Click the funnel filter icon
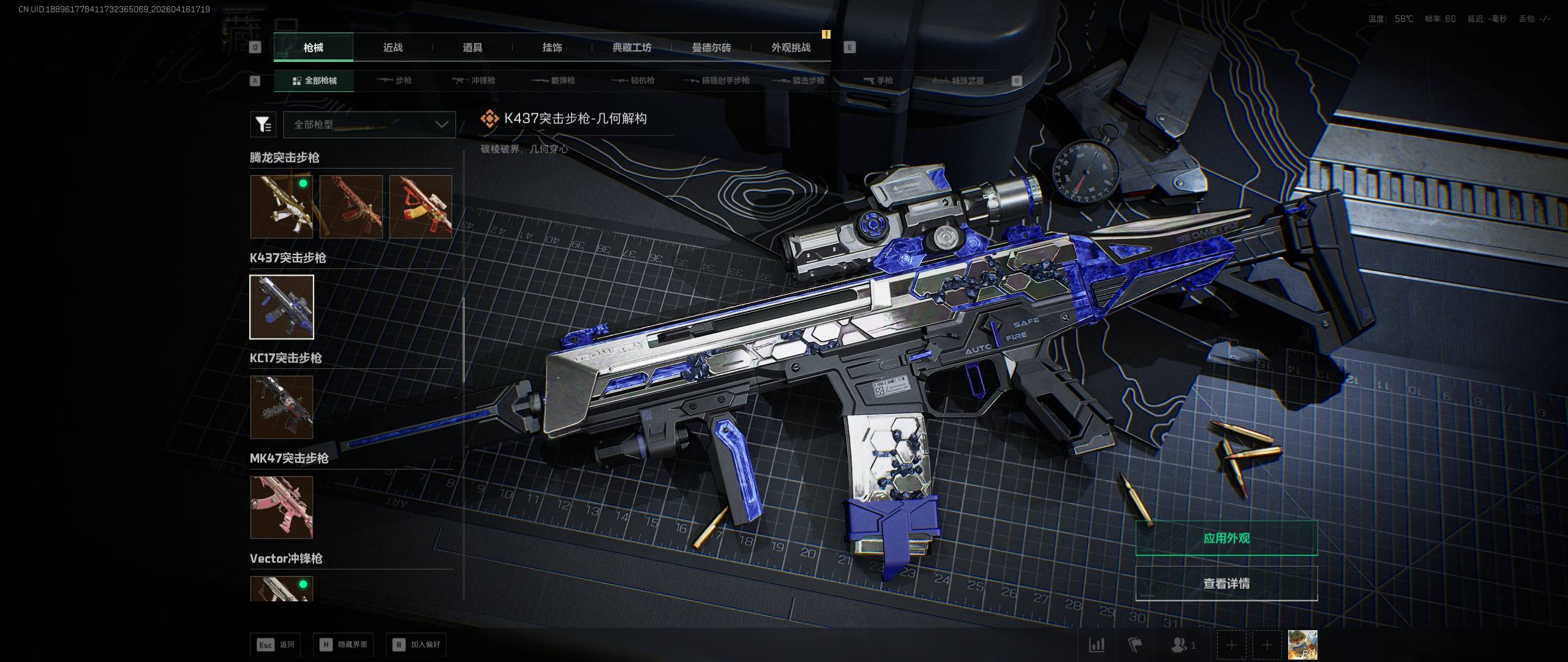The height and width of the screenshot is (662, 1568). coord(263,124)
